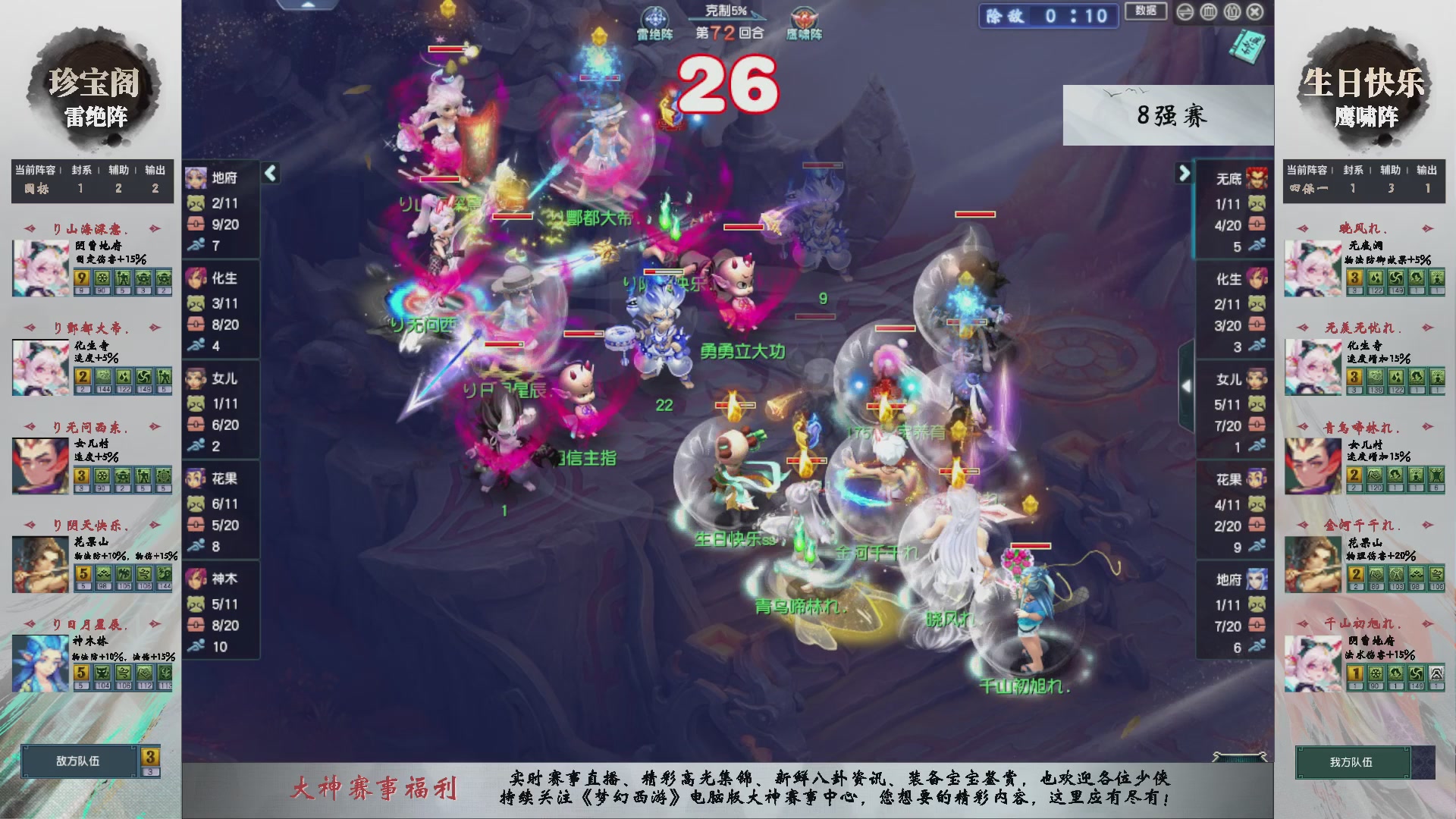
Task: Click the item chest icon beside 花果
Action: [196, 523]
